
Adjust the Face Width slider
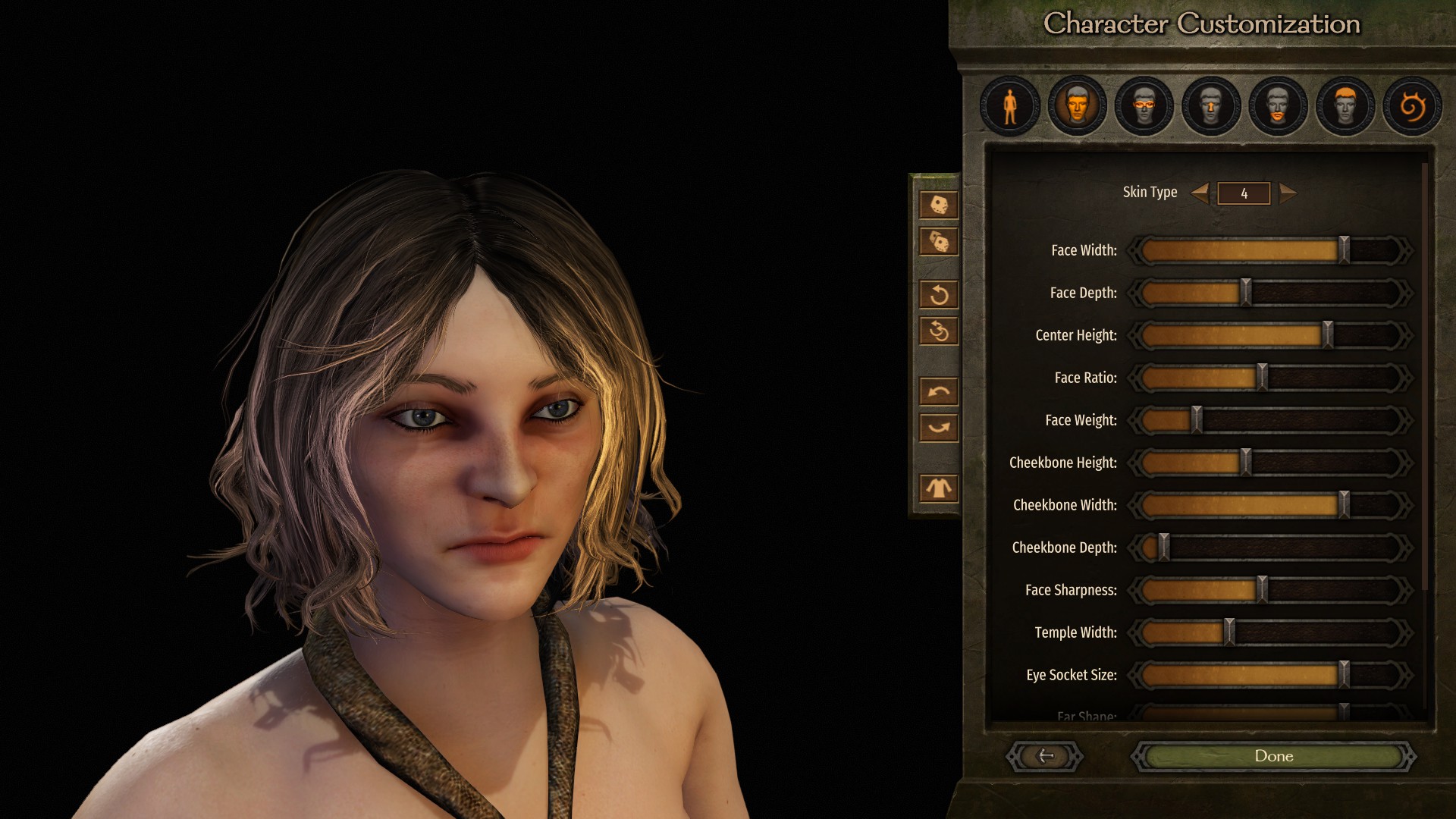tap(1343, 250)
